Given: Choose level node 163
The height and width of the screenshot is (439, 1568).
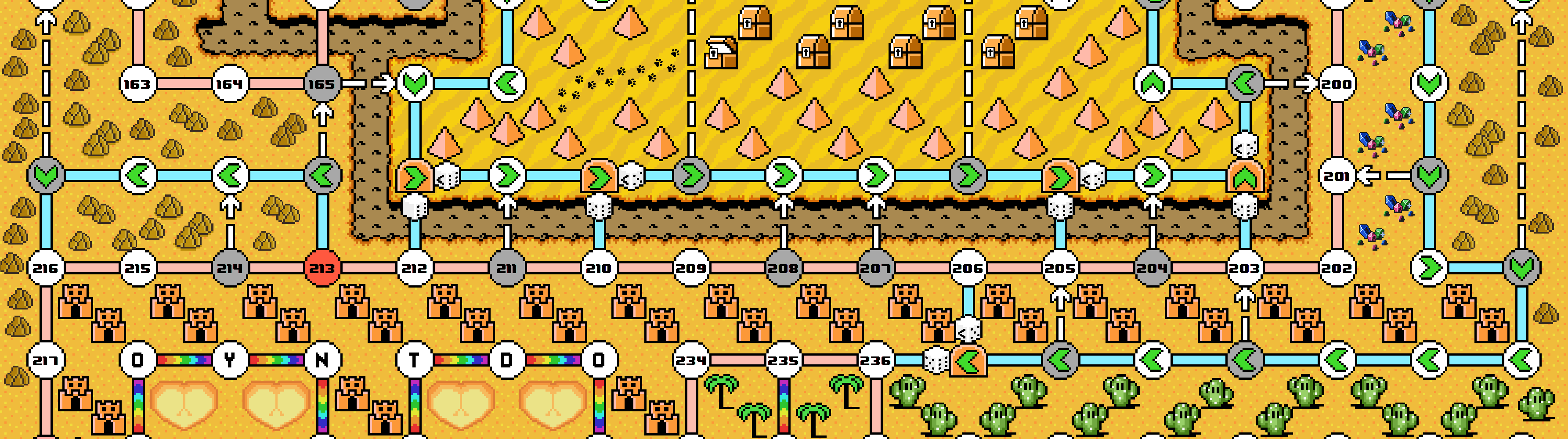Looking at the screenshot, I should (137, 83).
